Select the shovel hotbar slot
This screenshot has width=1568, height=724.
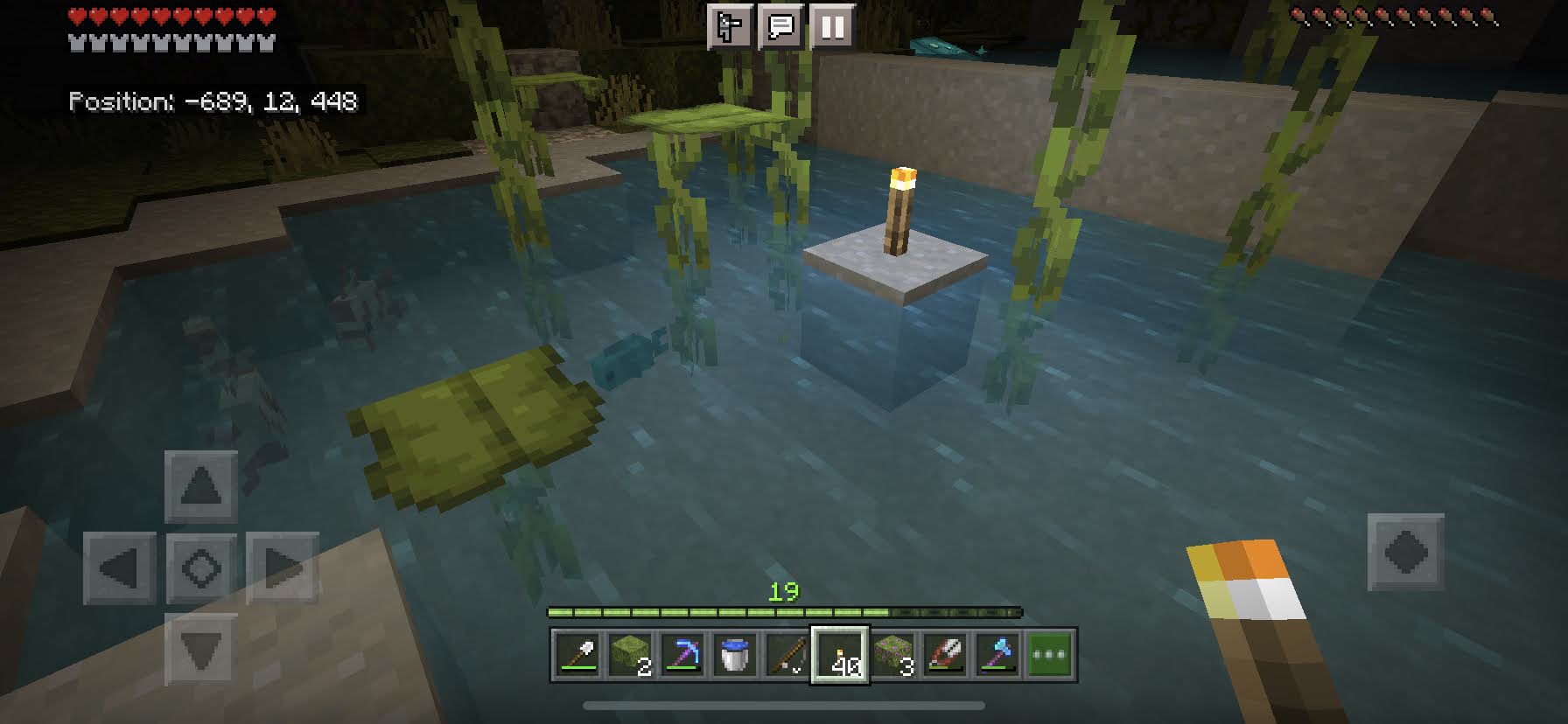(x=578, y=654)
